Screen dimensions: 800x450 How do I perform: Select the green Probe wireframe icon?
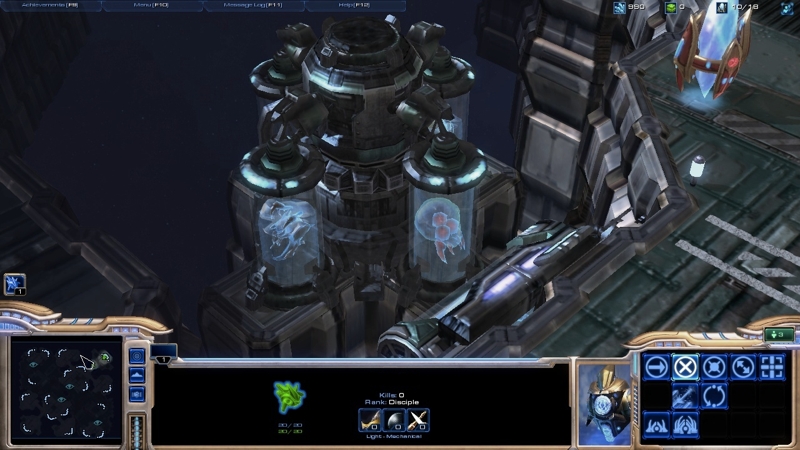(x=289, y=397)
